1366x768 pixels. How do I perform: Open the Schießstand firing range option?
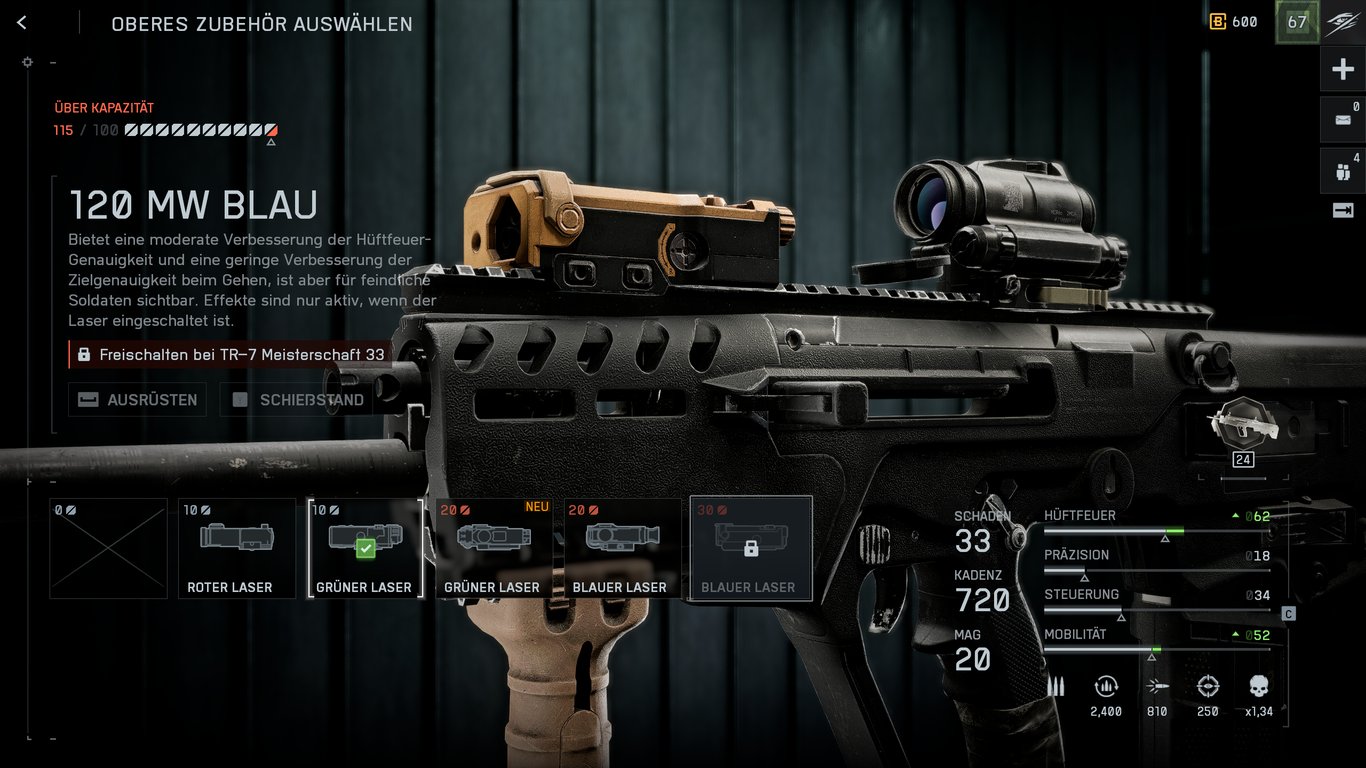295,399
